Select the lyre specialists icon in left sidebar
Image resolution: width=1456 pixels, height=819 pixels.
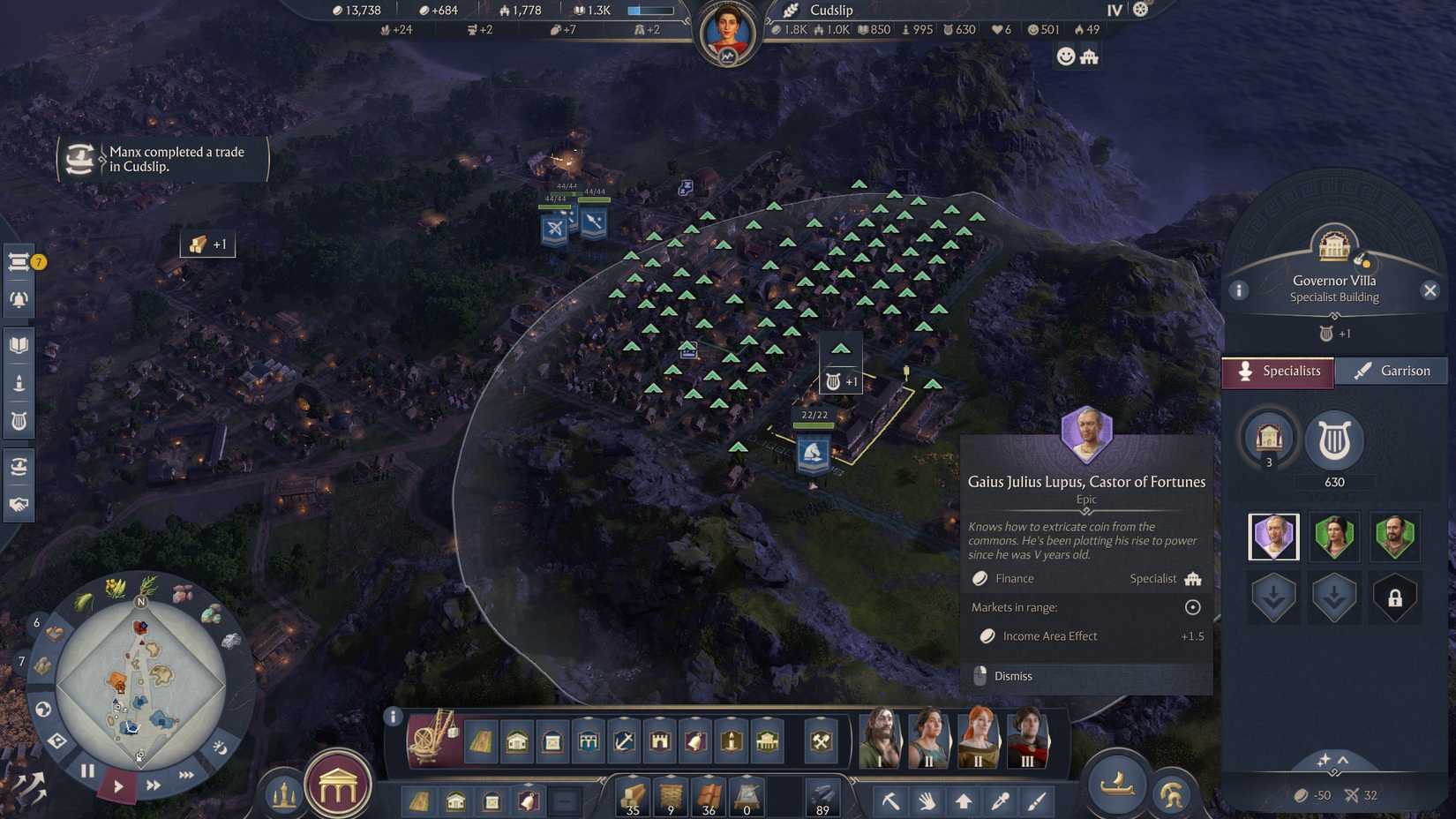click(19, 420)
